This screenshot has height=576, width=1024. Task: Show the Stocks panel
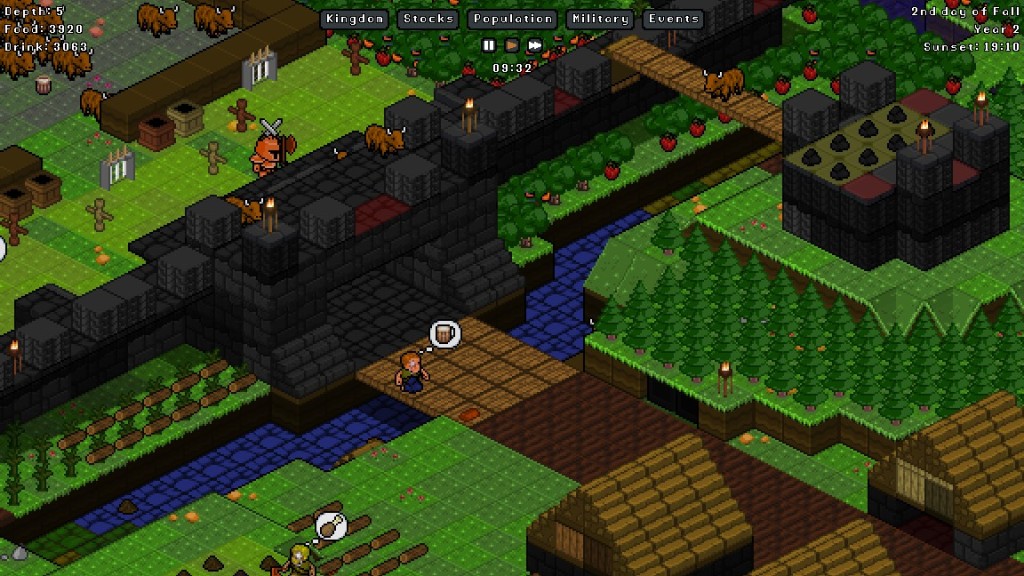pyautogui.click(x=429, y=19)
